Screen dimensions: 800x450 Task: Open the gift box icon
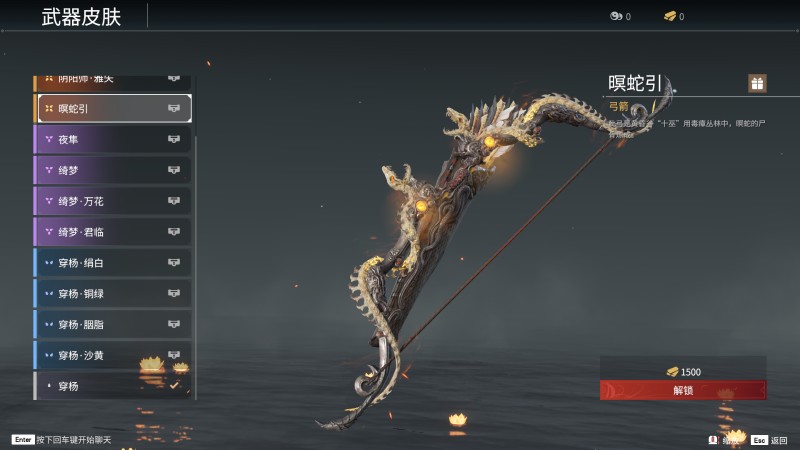(x=757, y=84)
